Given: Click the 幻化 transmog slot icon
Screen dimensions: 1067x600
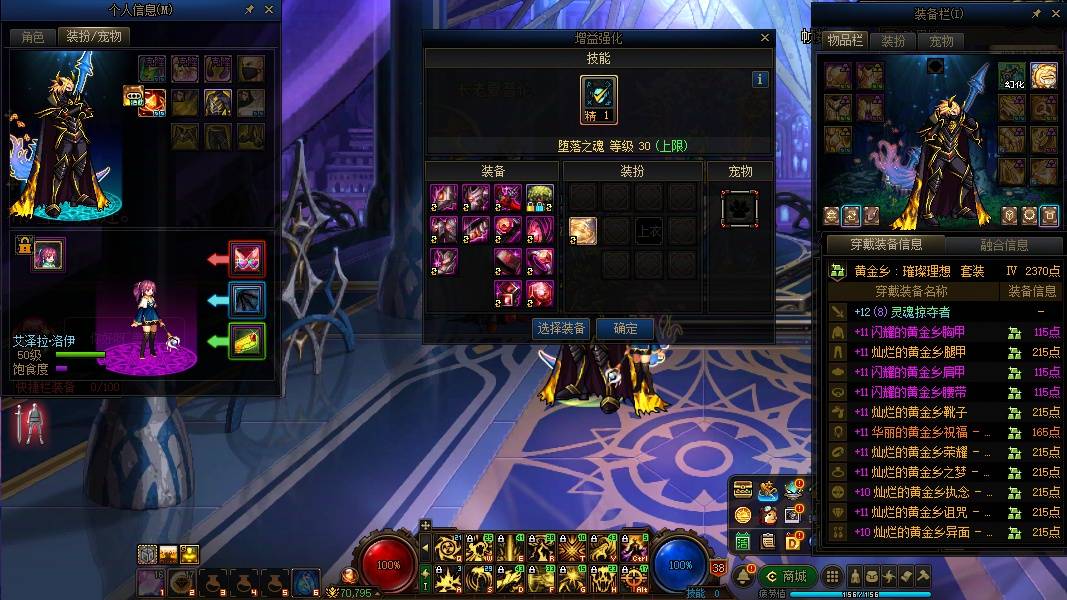Looking at the screenshot, I should pos(1011,76).
